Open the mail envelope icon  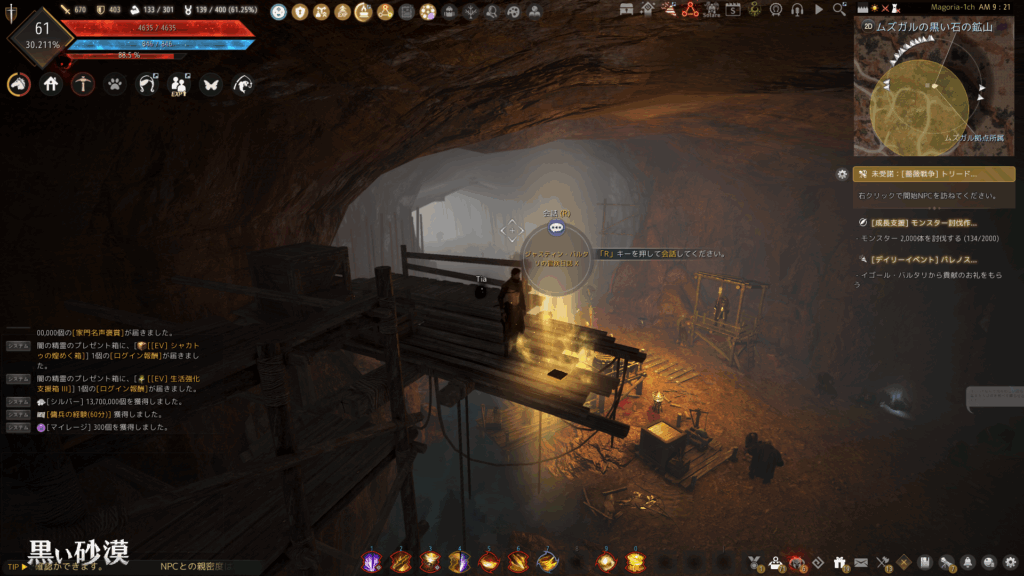(860, 562)
